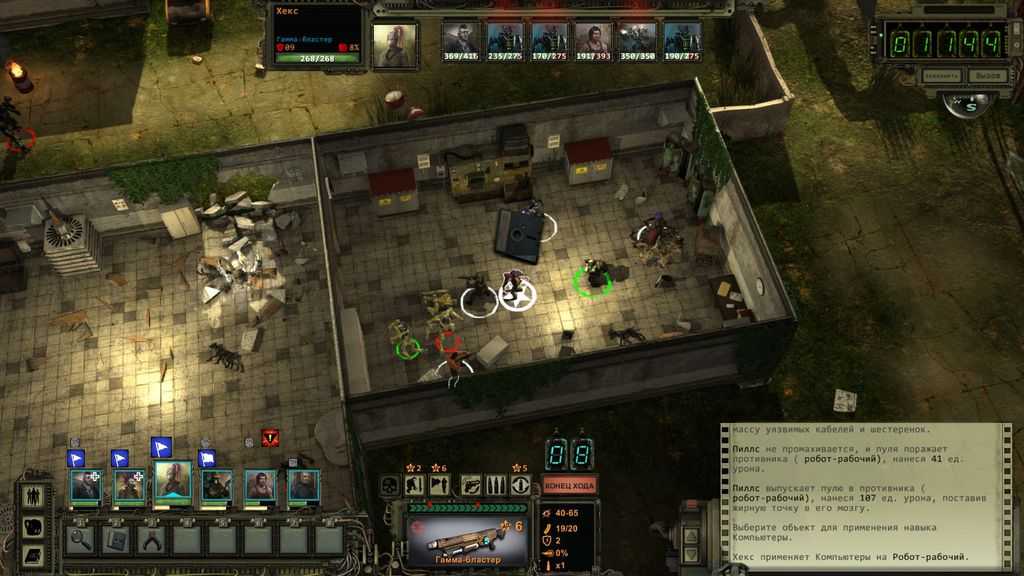Click the blue flag above active ranger

point(161,446)
